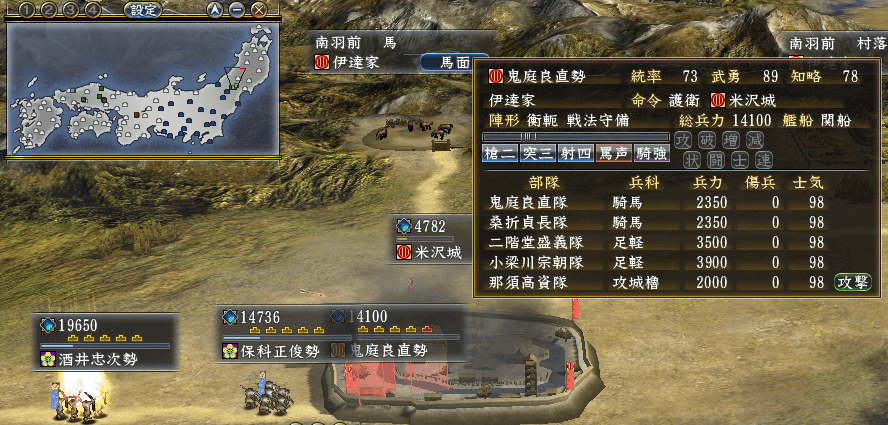Activate the 突三 charge tactic

pos(538,153)
